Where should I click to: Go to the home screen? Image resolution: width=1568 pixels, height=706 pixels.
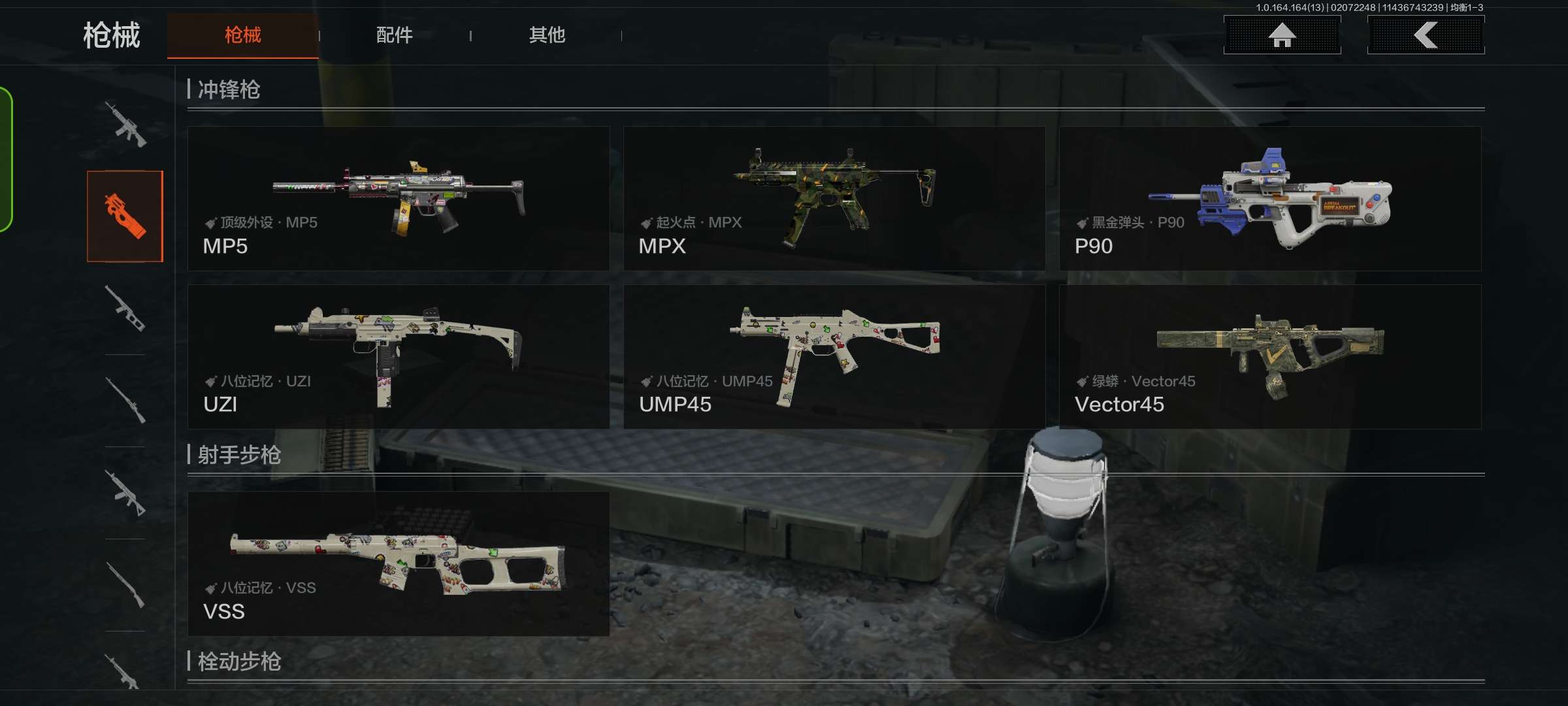[1282, 35]
